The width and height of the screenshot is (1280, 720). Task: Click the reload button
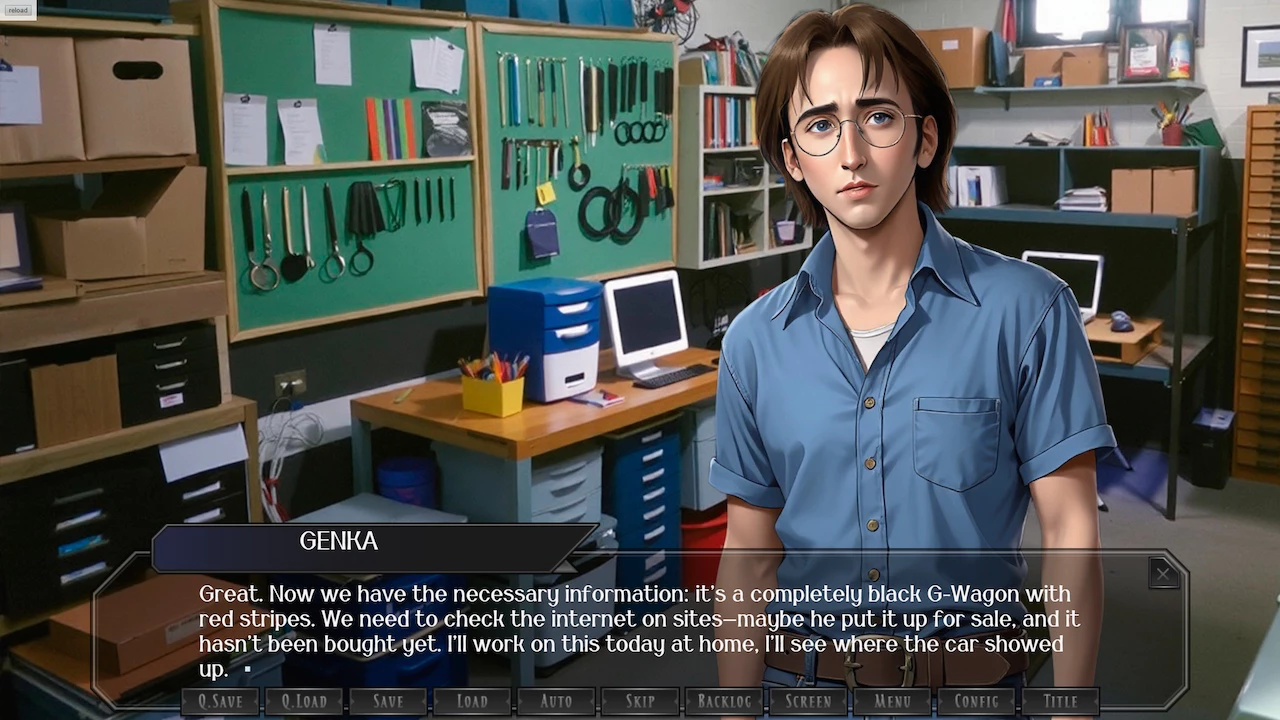coord(18,11)
